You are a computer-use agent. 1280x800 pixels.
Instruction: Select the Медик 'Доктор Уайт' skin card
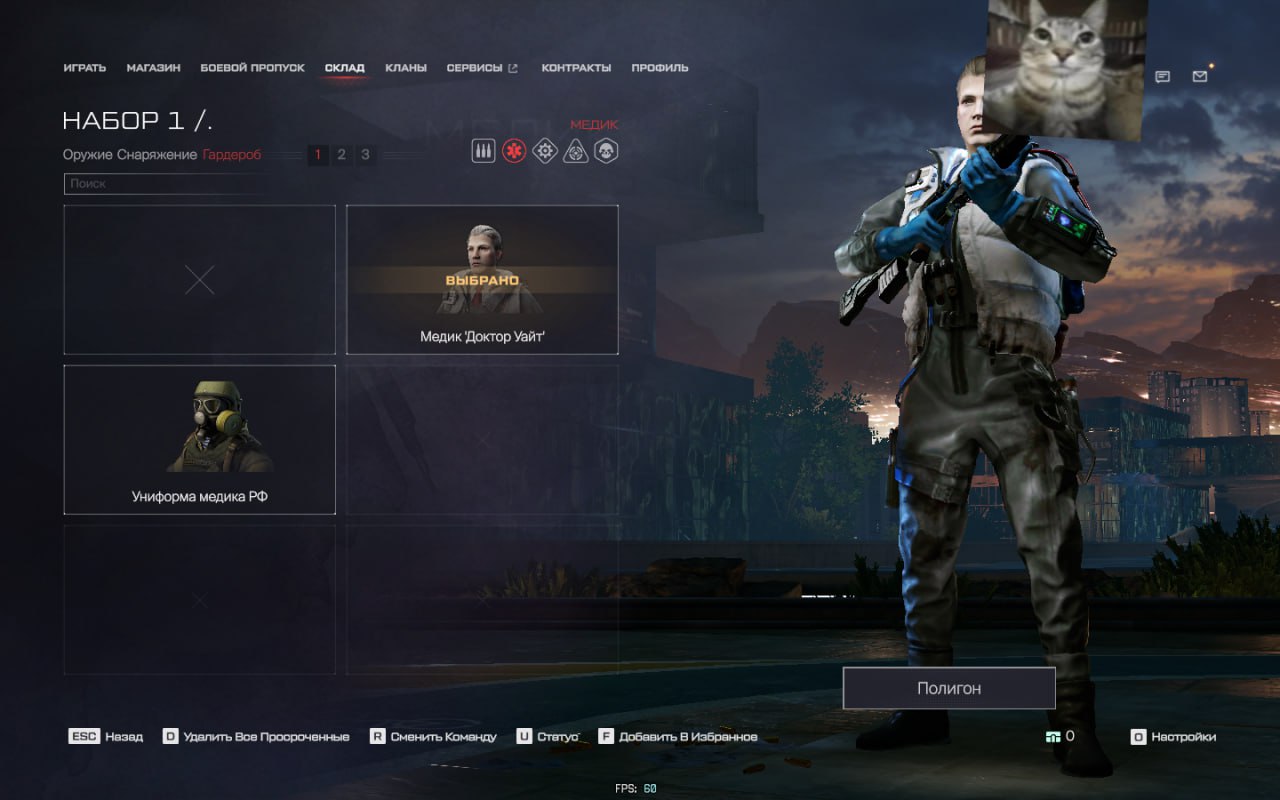click(482, 279)
